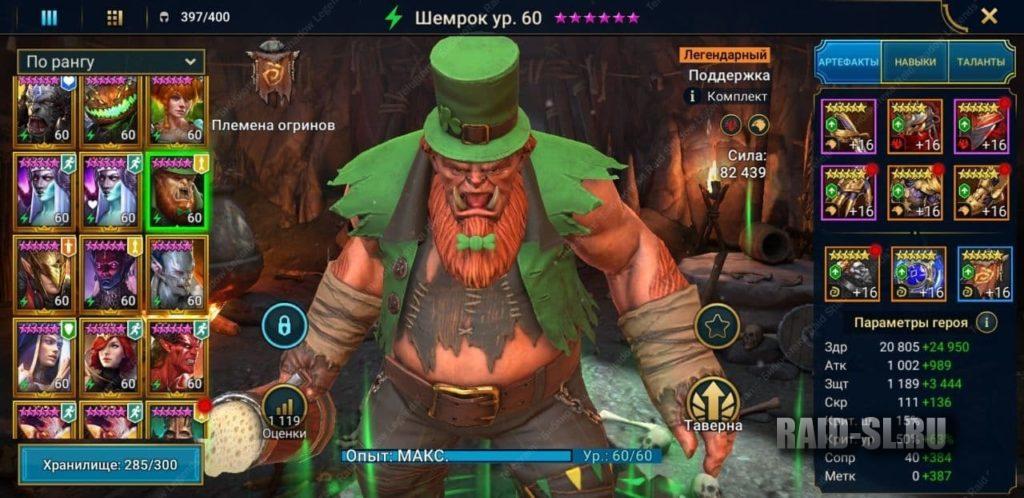1024x498 pixels.
Task: Open the По рангу sort dropdown
Action: [x=111, y=62]
